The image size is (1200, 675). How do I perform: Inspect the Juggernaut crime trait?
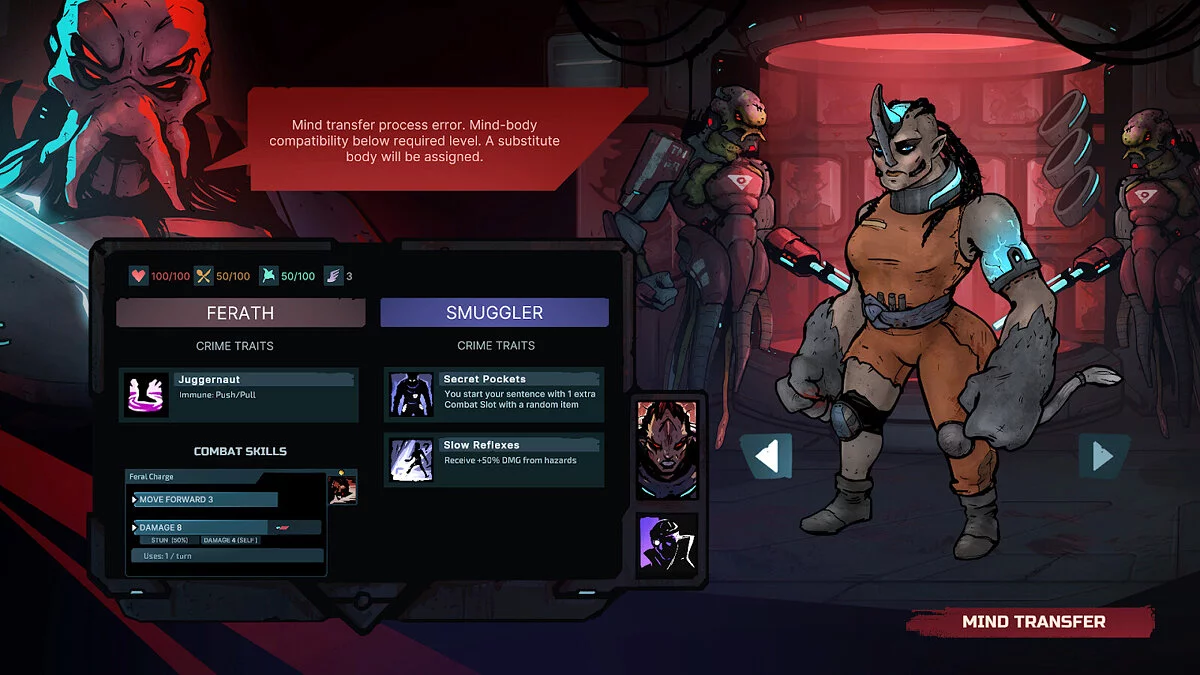(238, 394)
